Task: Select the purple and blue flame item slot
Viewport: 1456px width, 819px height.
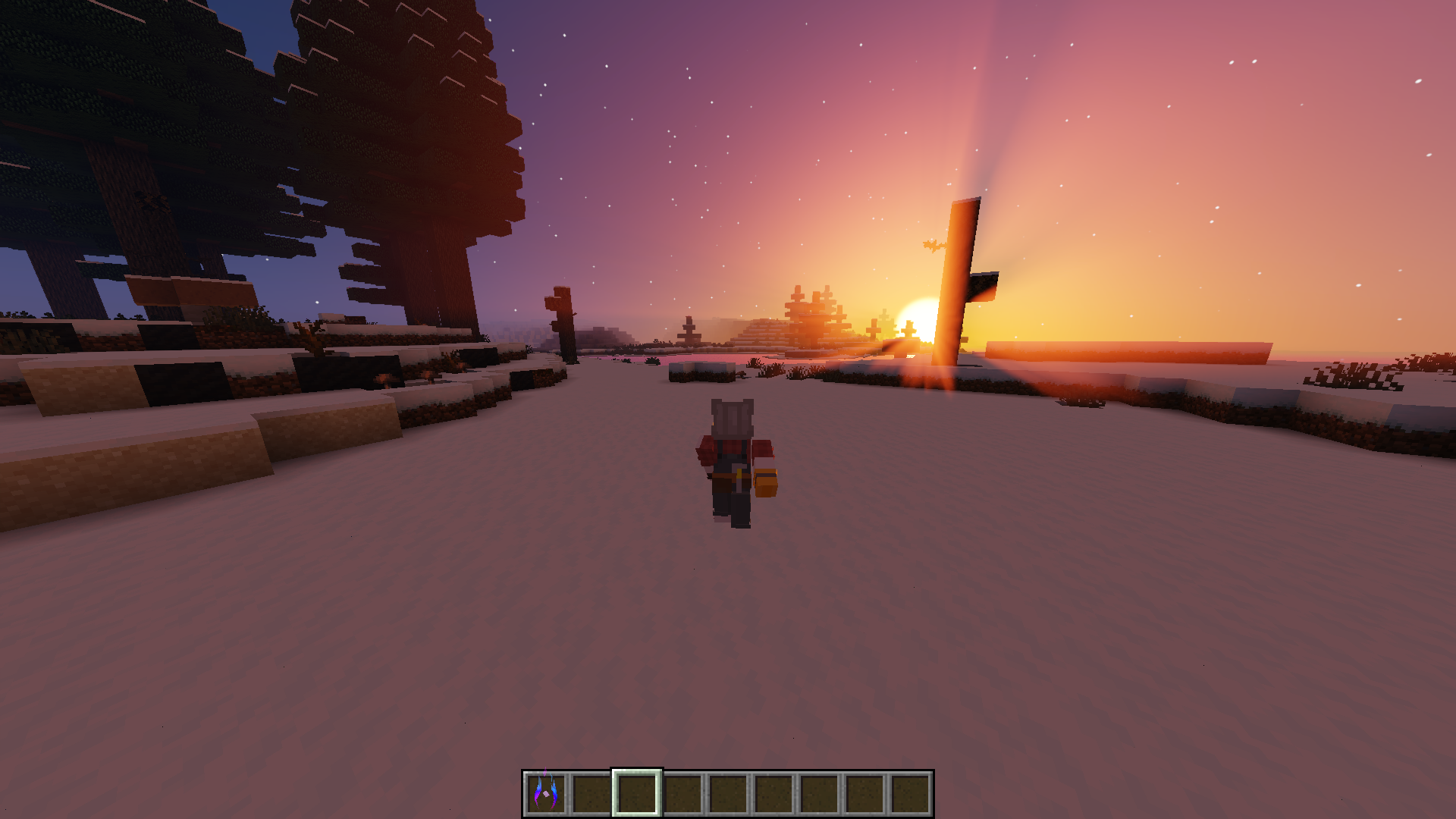Action: 546,793
